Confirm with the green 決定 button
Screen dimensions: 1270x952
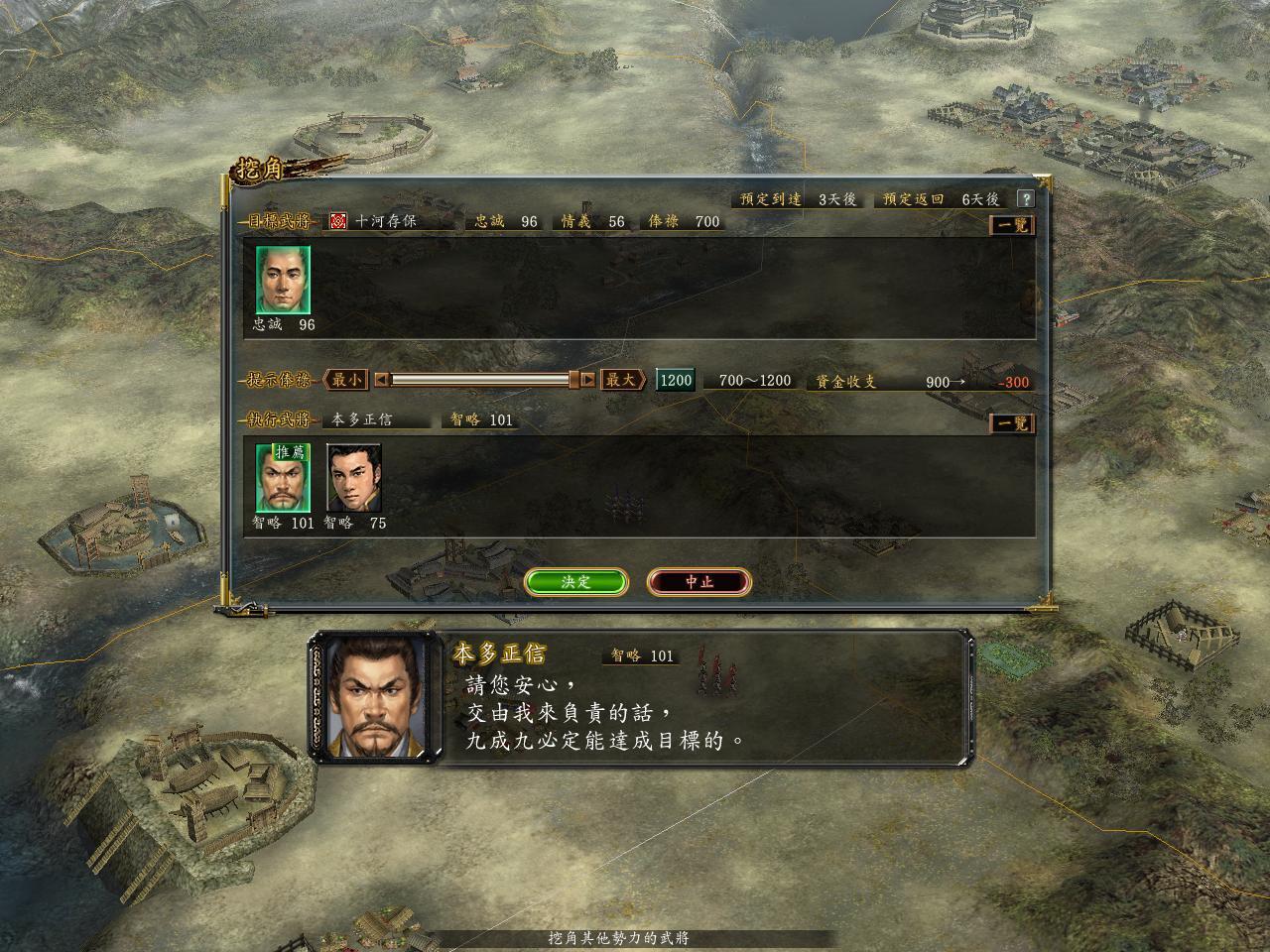(575, 582)
